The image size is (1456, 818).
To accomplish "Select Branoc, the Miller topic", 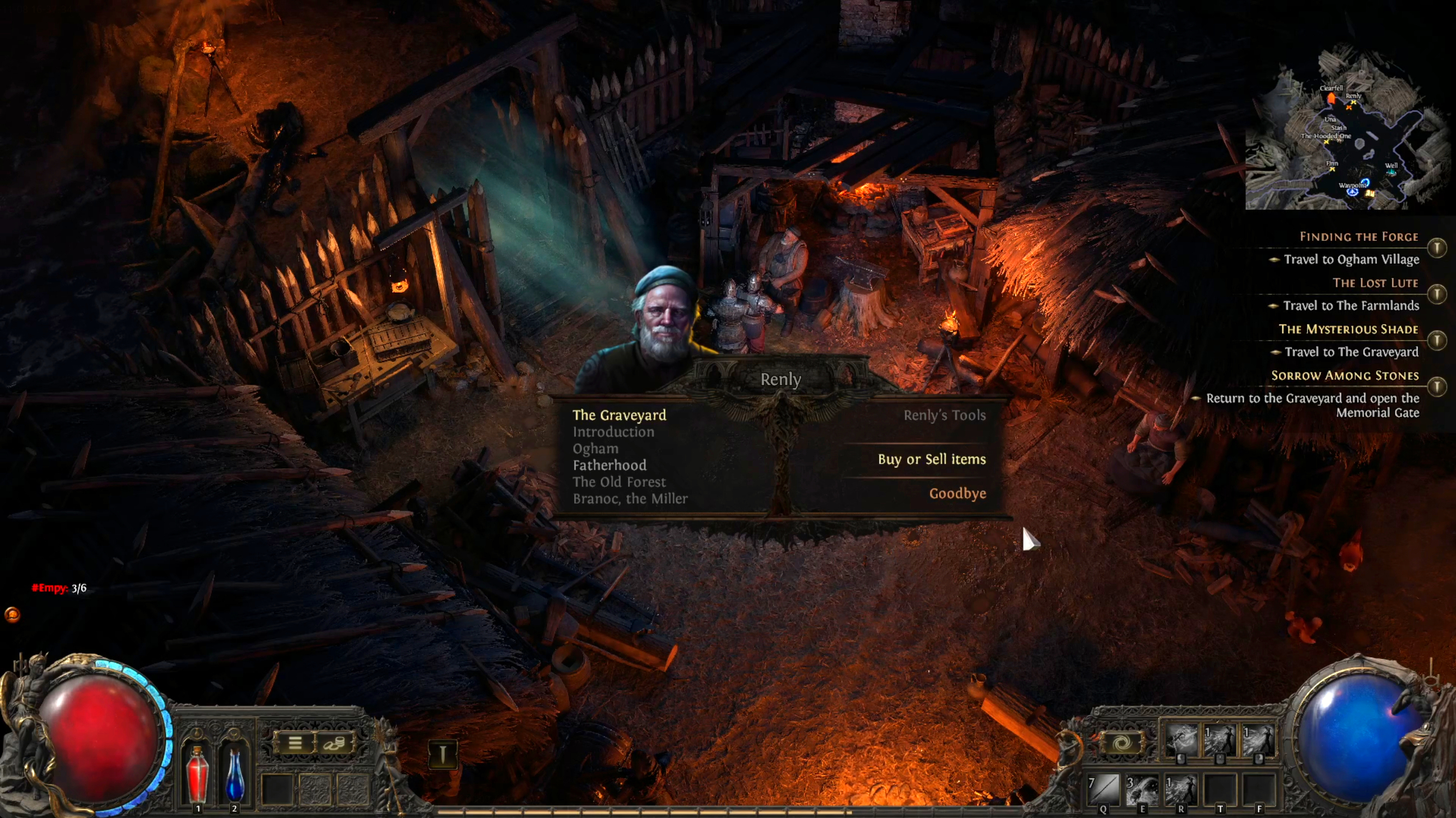I will click(630, 499).
